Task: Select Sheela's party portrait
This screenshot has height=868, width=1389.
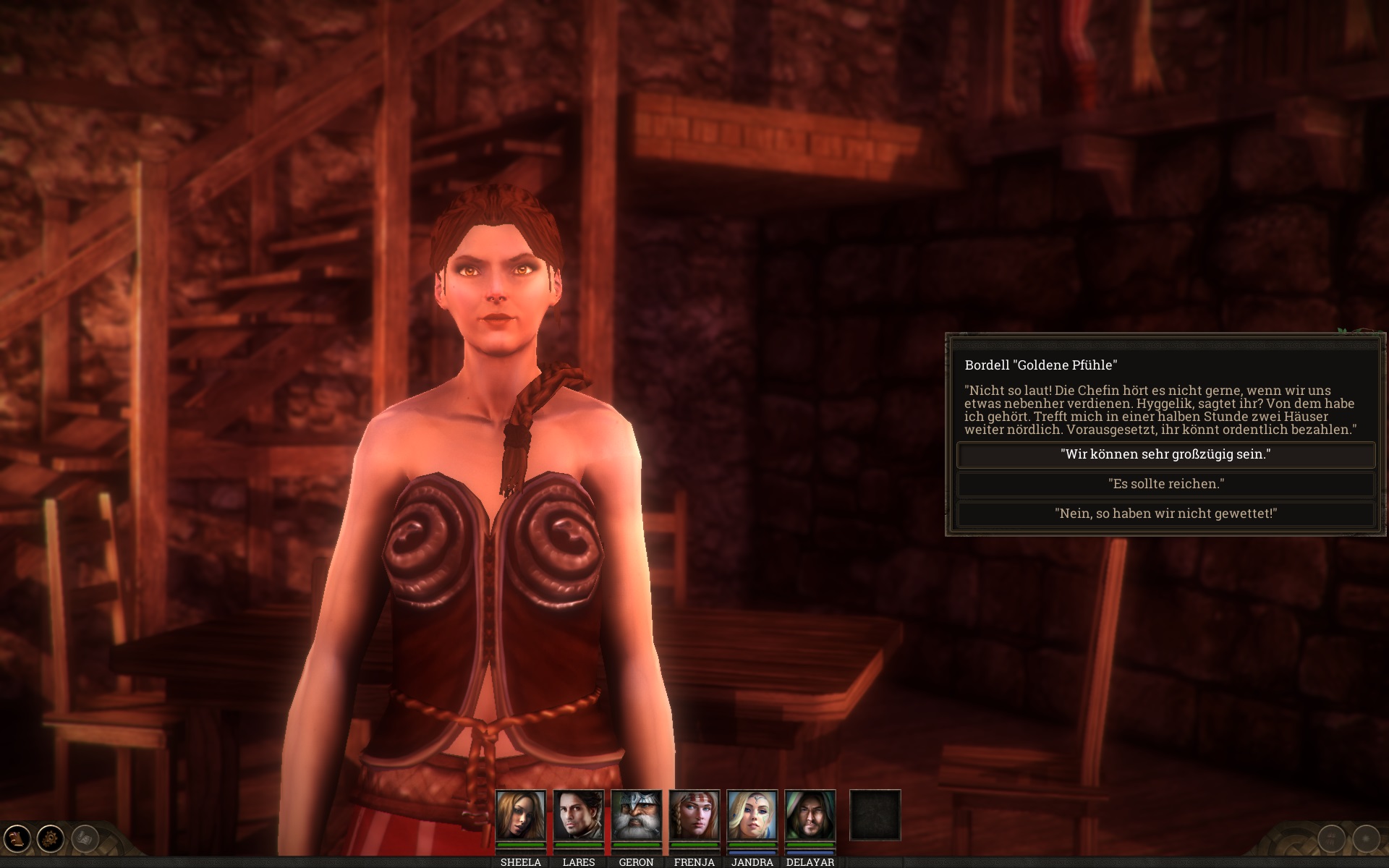Action: (520, 815)
